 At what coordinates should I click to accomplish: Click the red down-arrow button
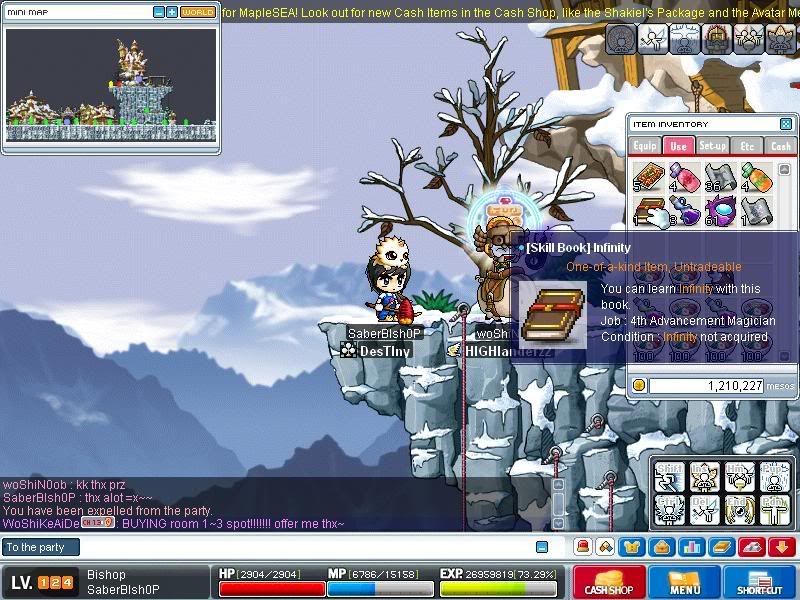tap(781, 547)
